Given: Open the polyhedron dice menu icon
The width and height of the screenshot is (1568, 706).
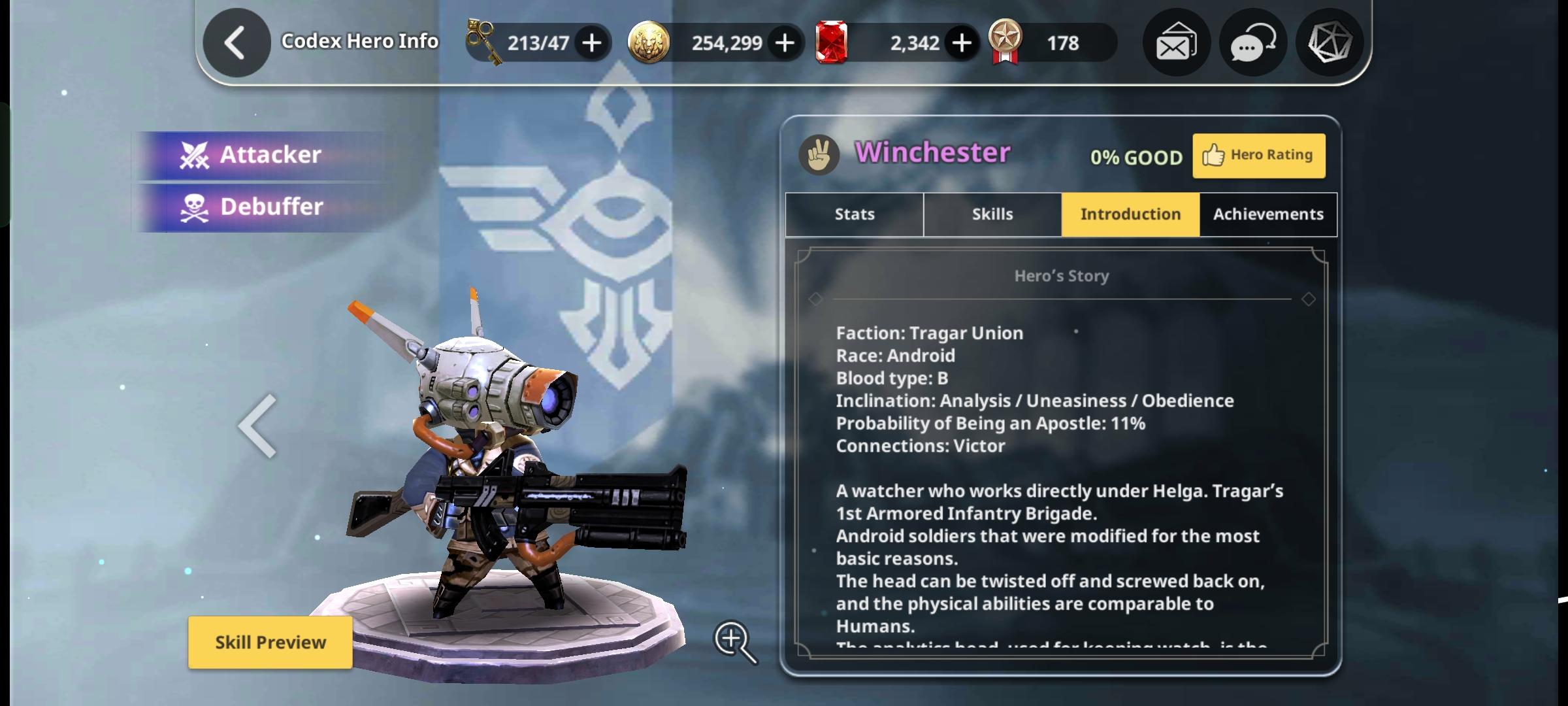Looking at the screenshot, I should (1329, 43).
